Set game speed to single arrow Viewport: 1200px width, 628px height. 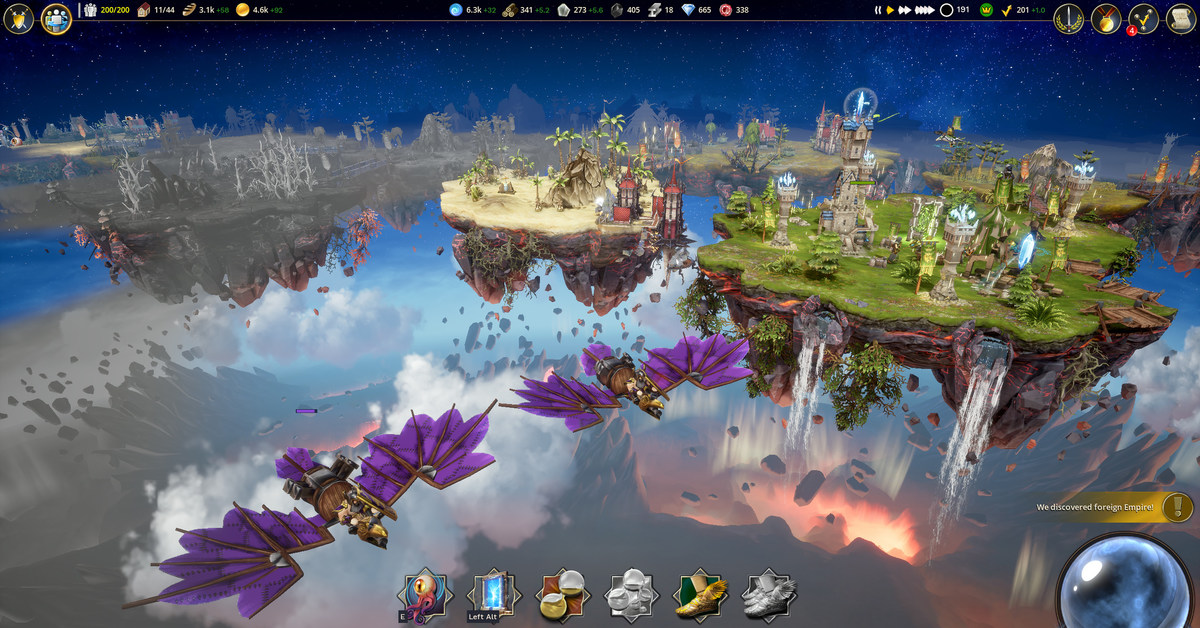[x=890, y=10]
